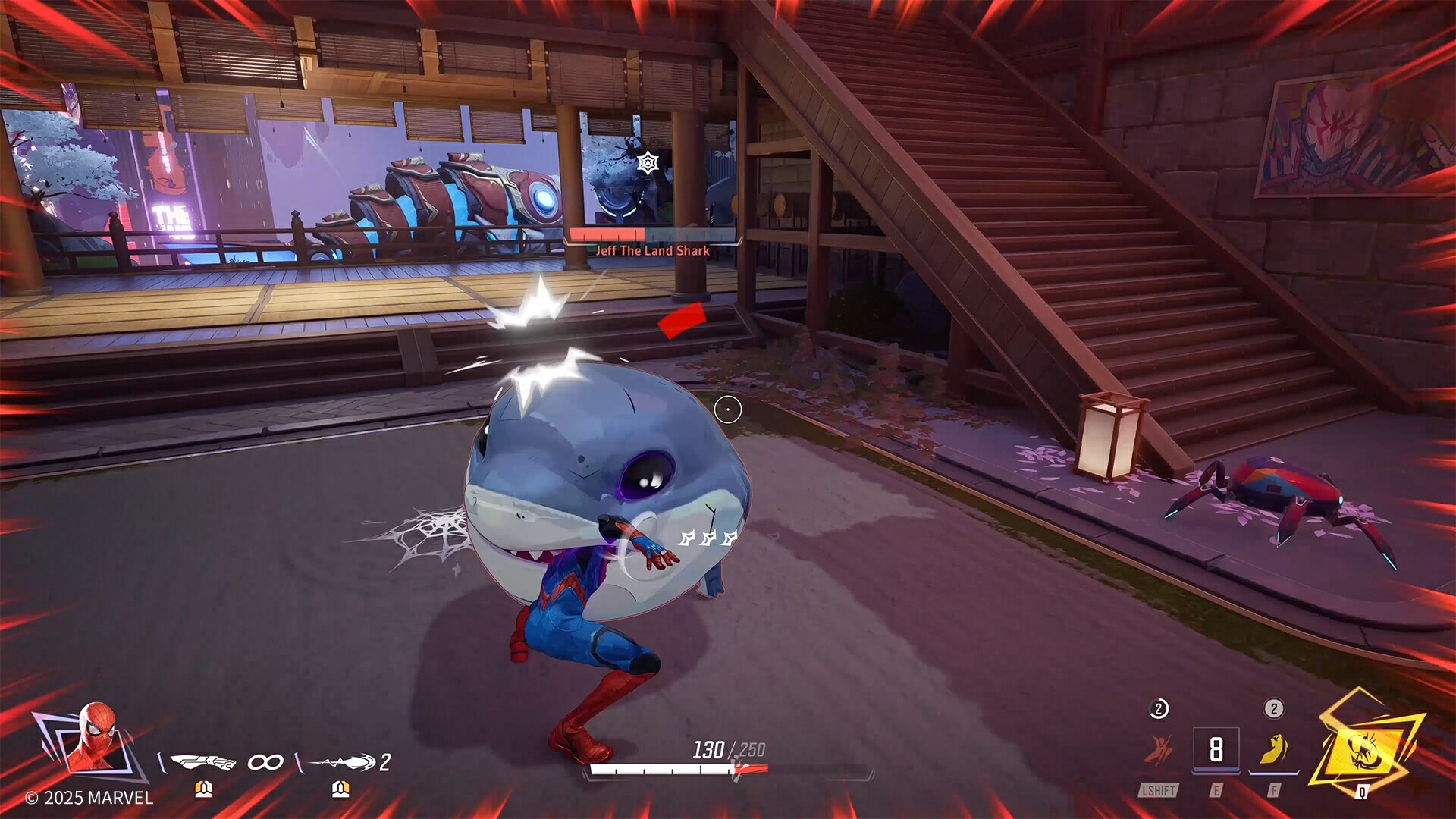
Task: Click the web marker icon above Jeff
Action: tap(648, 162)
